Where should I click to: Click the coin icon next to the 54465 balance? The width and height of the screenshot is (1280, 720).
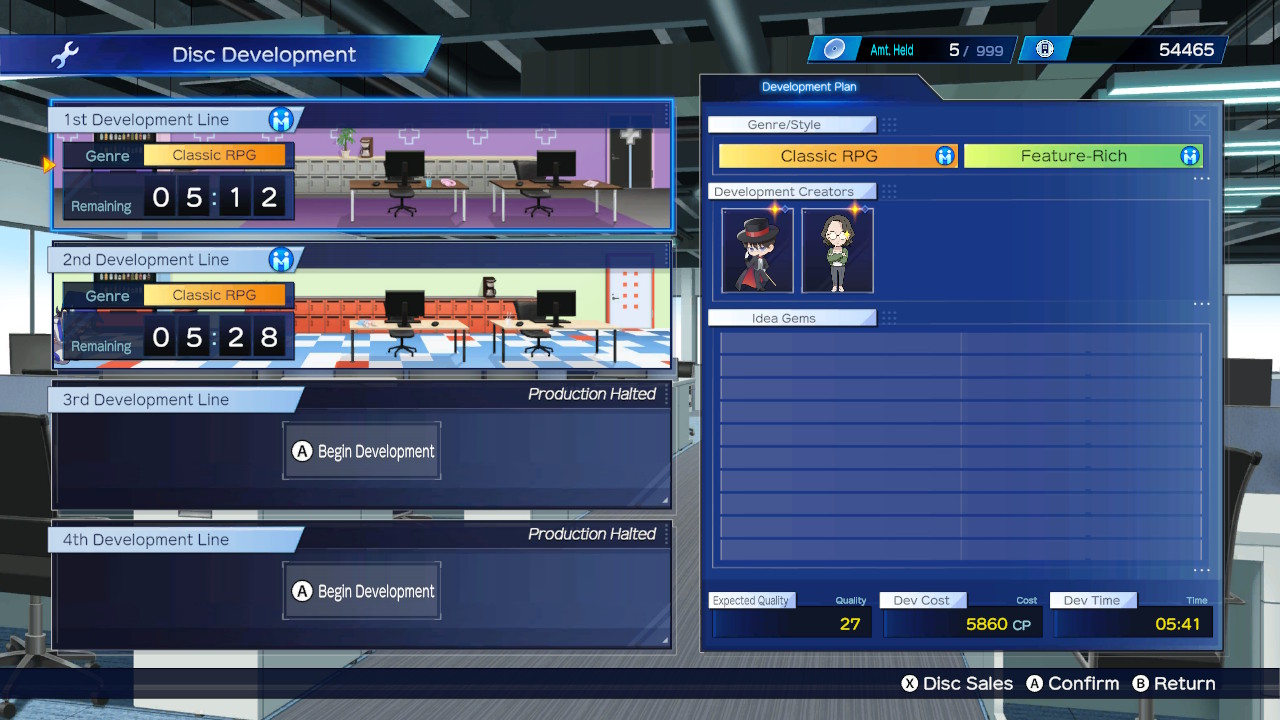1044,47
